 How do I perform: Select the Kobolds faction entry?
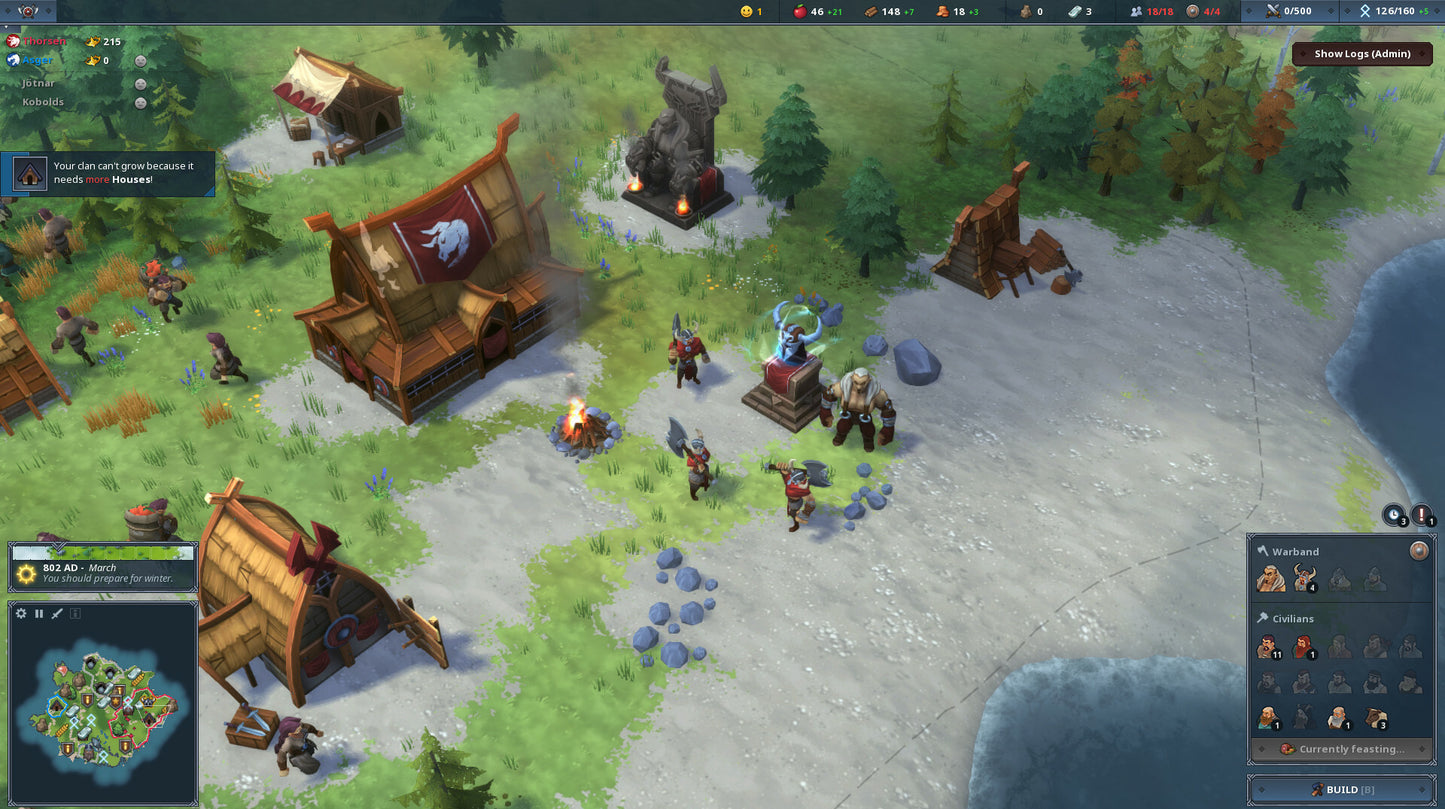pos(43,102)
